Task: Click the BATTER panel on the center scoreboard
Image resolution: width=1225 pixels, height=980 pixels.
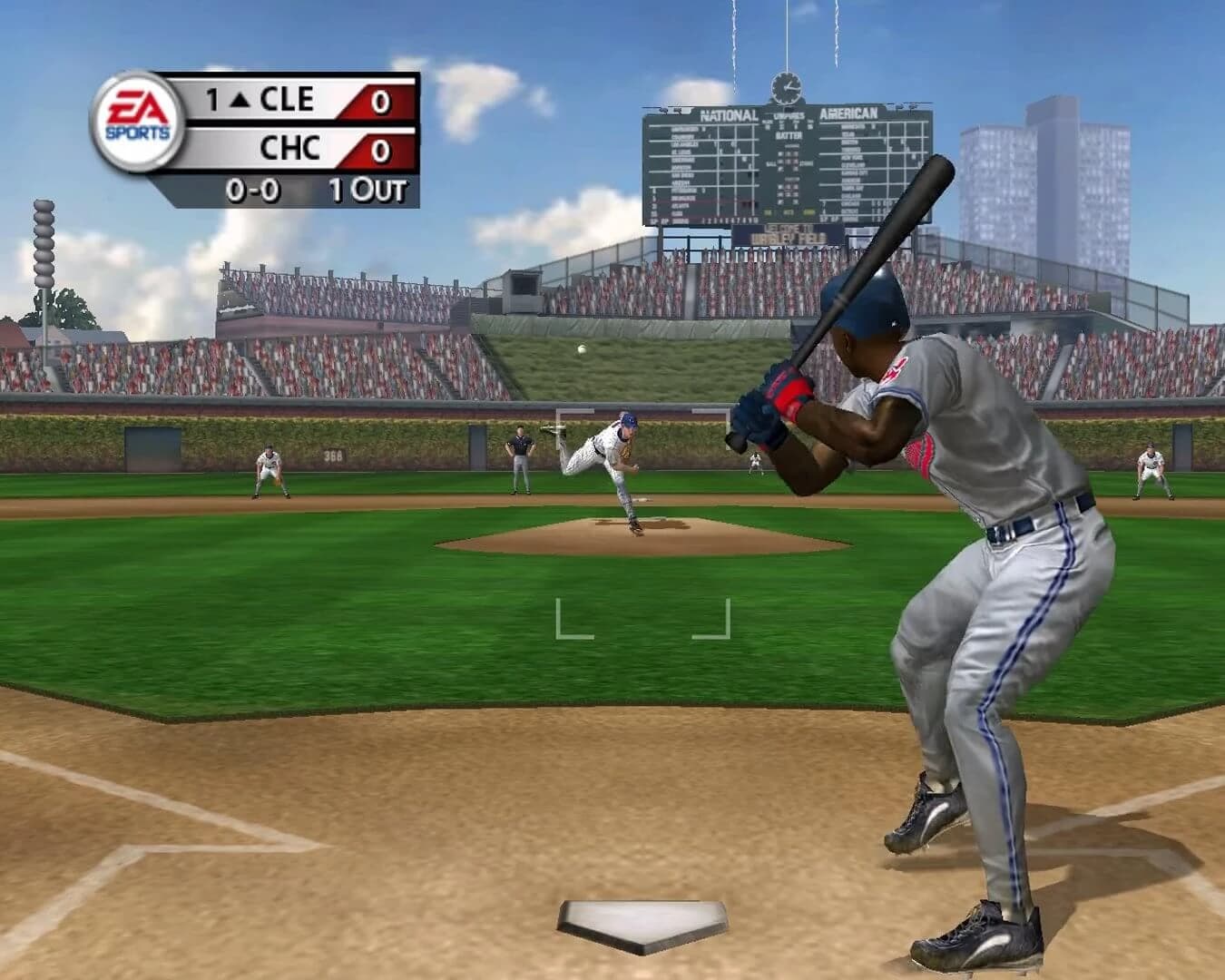Action: pyautogui.click(x=788, y=136)
